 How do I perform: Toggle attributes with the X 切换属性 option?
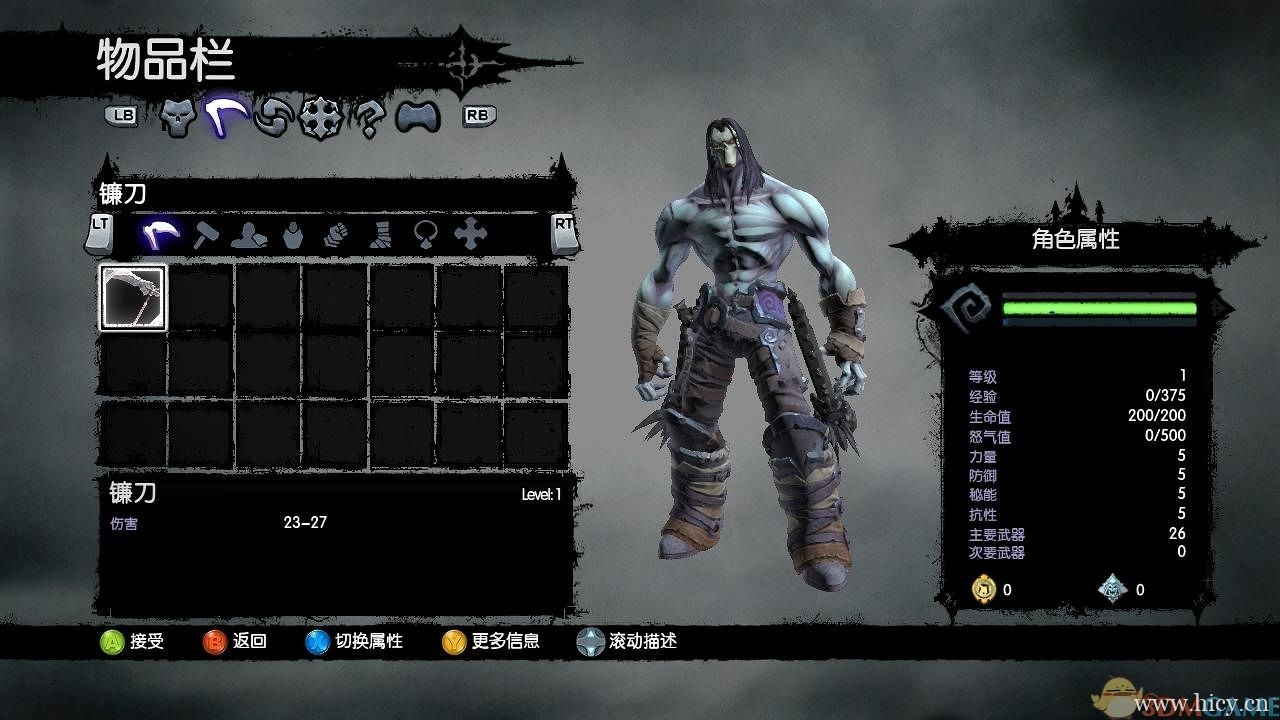click(348, 643)
